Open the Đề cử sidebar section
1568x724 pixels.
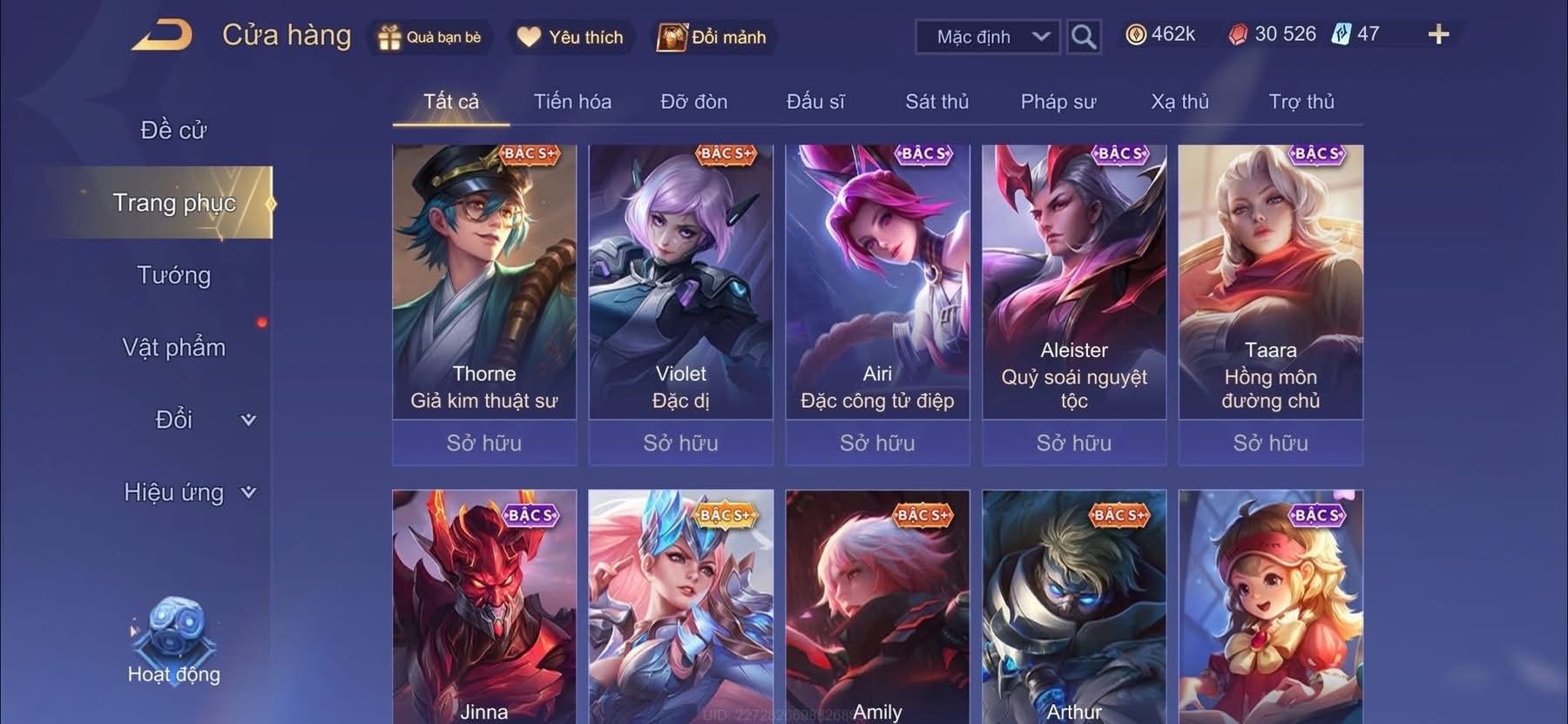click(173, 131)
